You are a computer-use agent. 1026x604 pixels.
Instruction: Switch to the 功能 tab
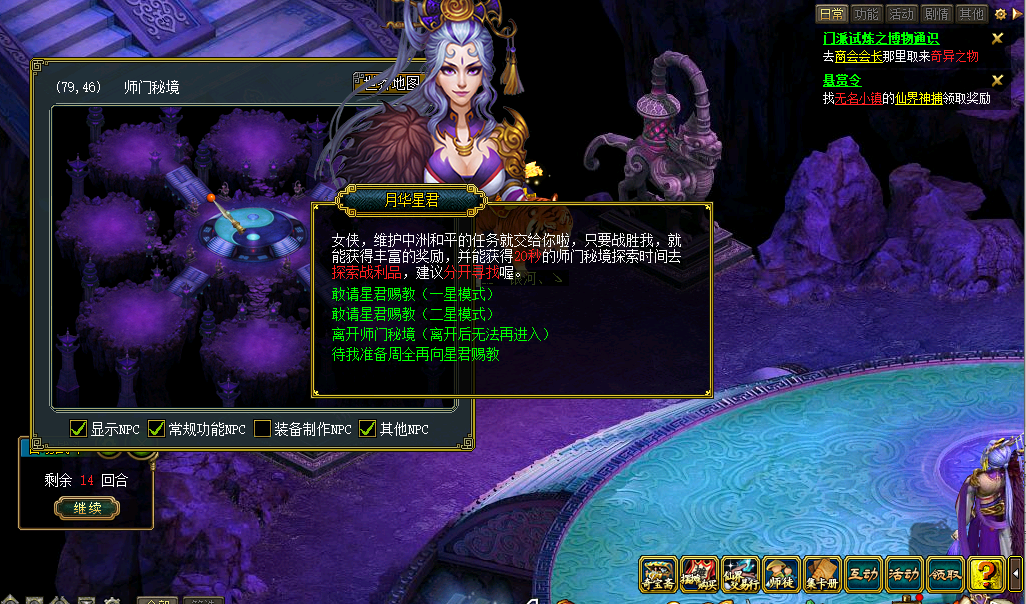867,14
